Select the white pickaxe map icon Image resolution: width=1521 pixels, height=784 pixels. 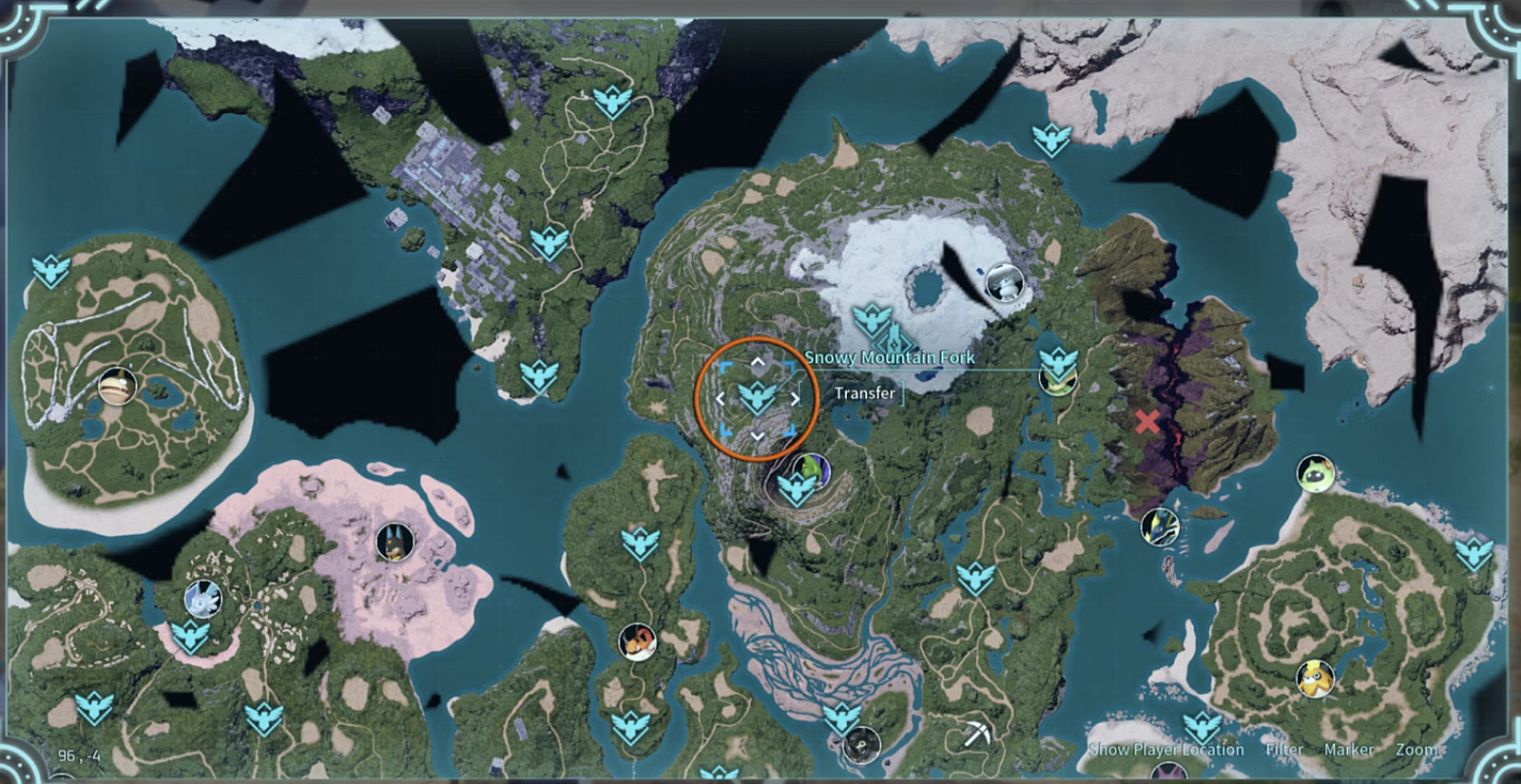coord(976,735)
